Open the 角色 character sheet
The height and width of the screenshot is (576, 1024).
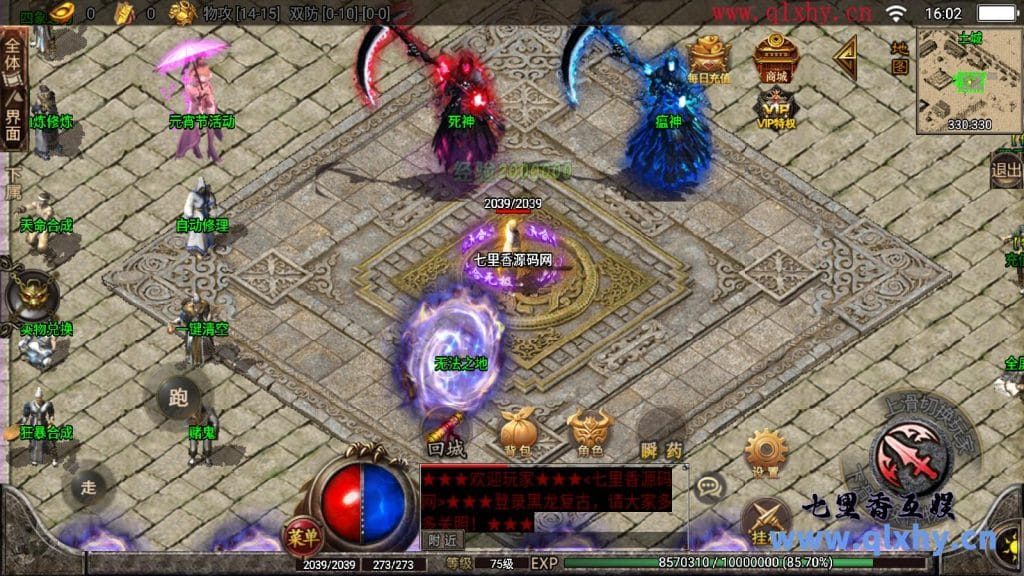coord(589,432)
